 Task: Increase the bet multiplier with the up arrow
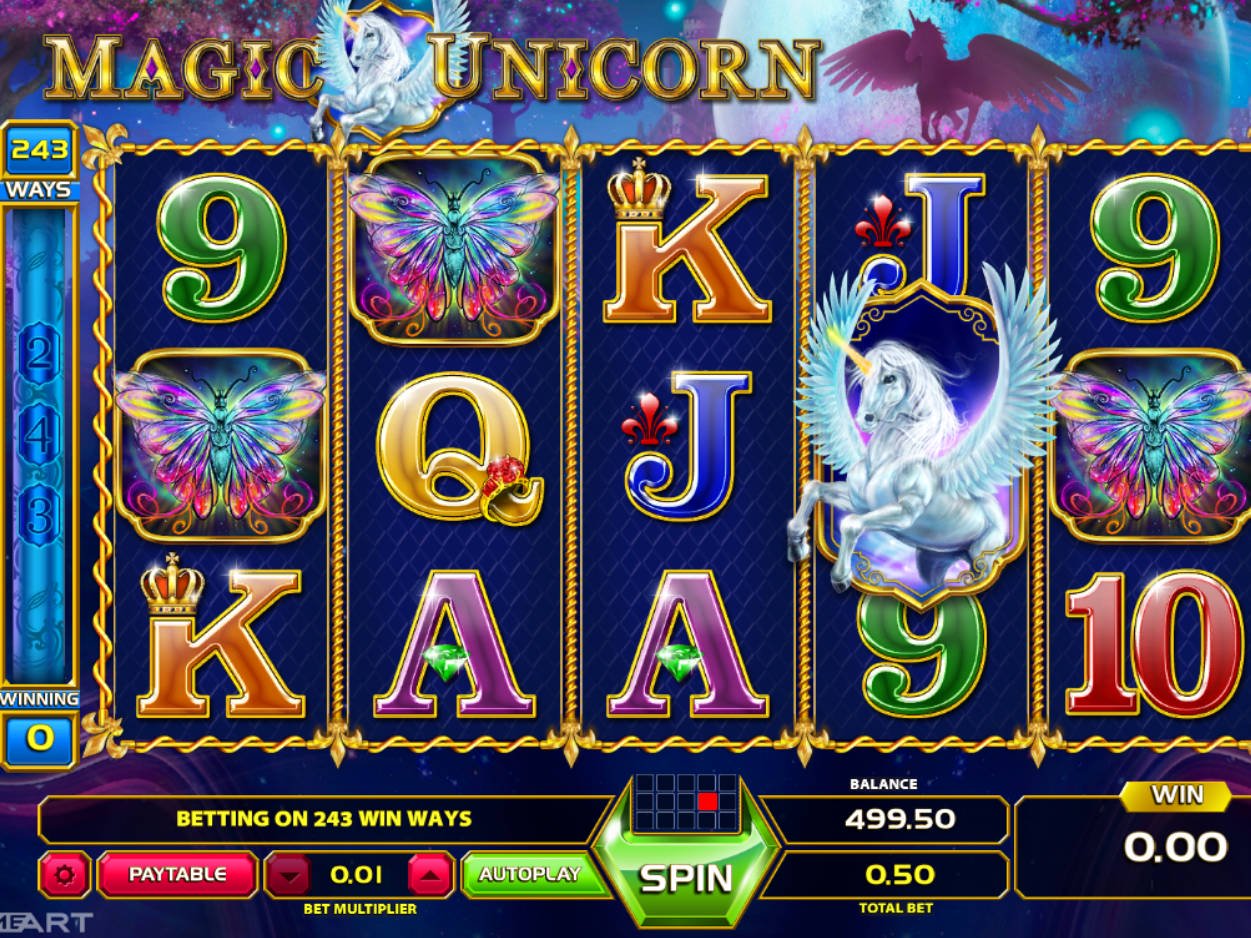[430, 875]
